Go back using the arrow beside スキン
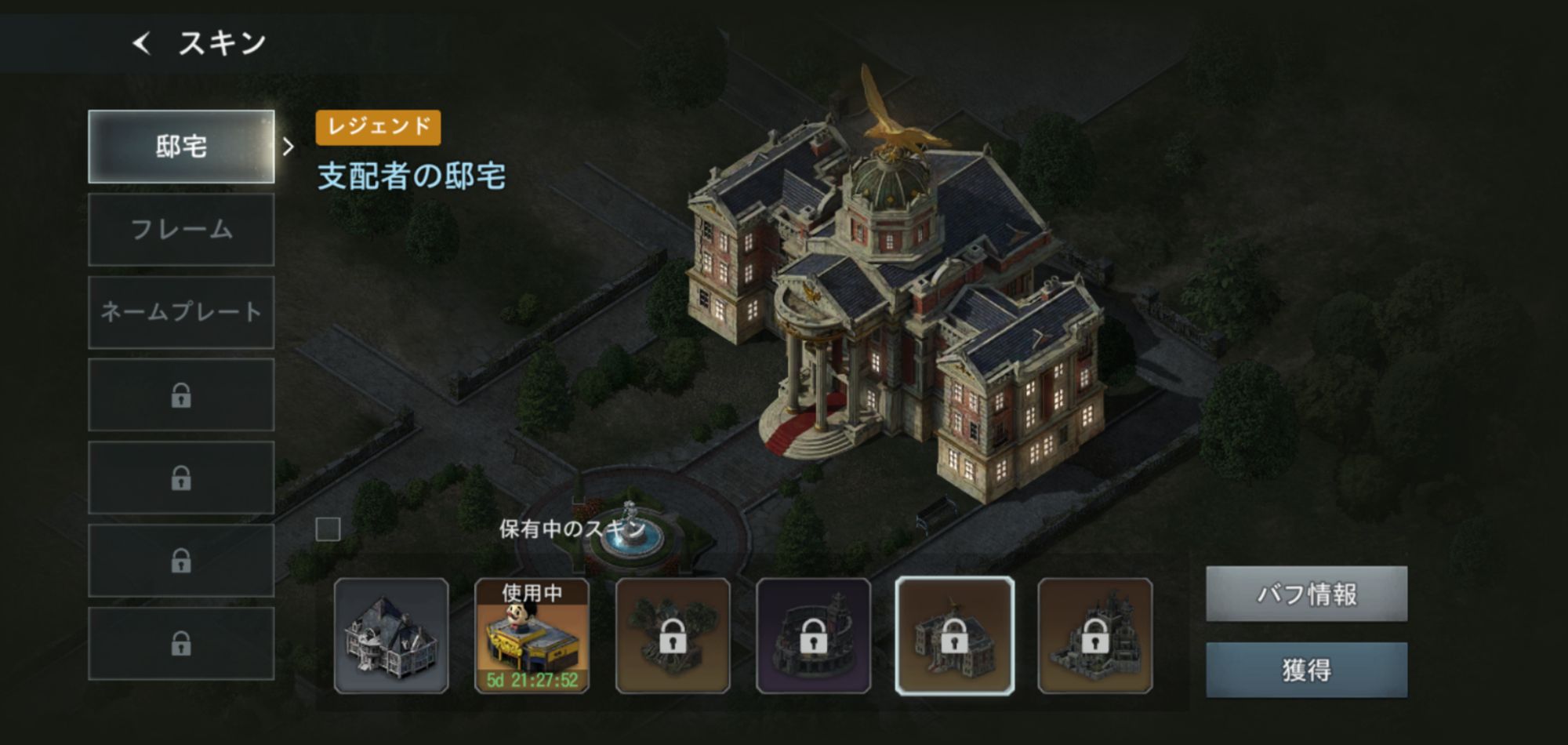1568x745 pixels. pos(142,43)
